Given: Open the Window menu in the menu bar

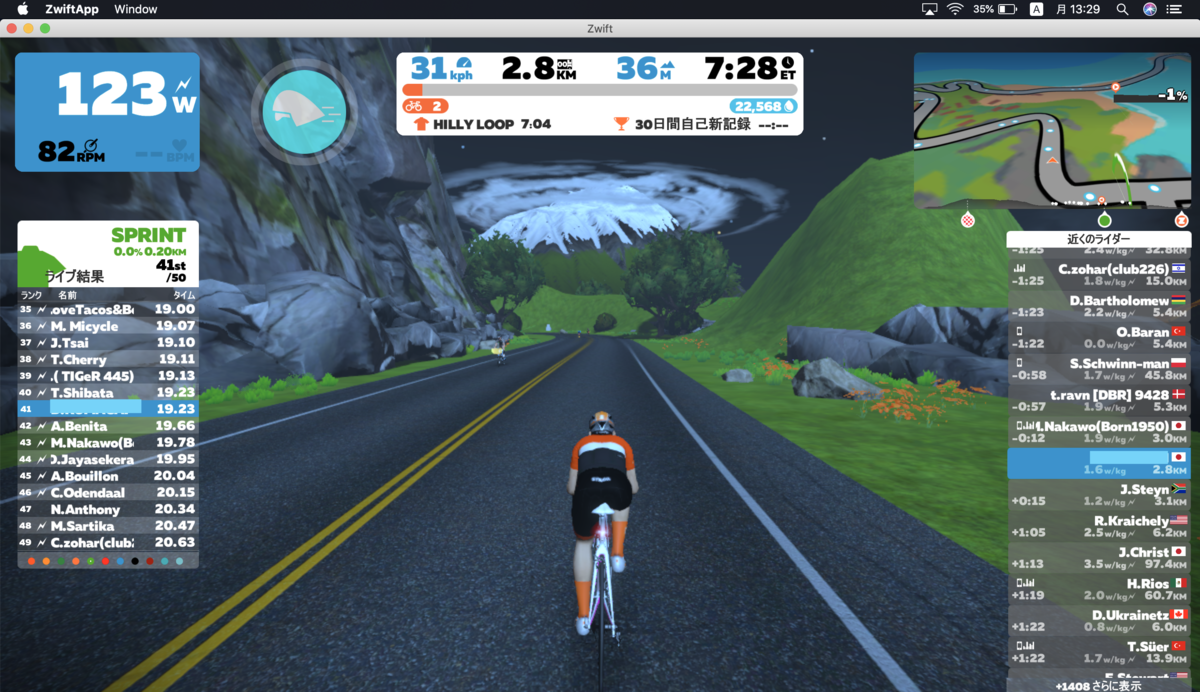Looking at the screenshot, I should 135,9.
